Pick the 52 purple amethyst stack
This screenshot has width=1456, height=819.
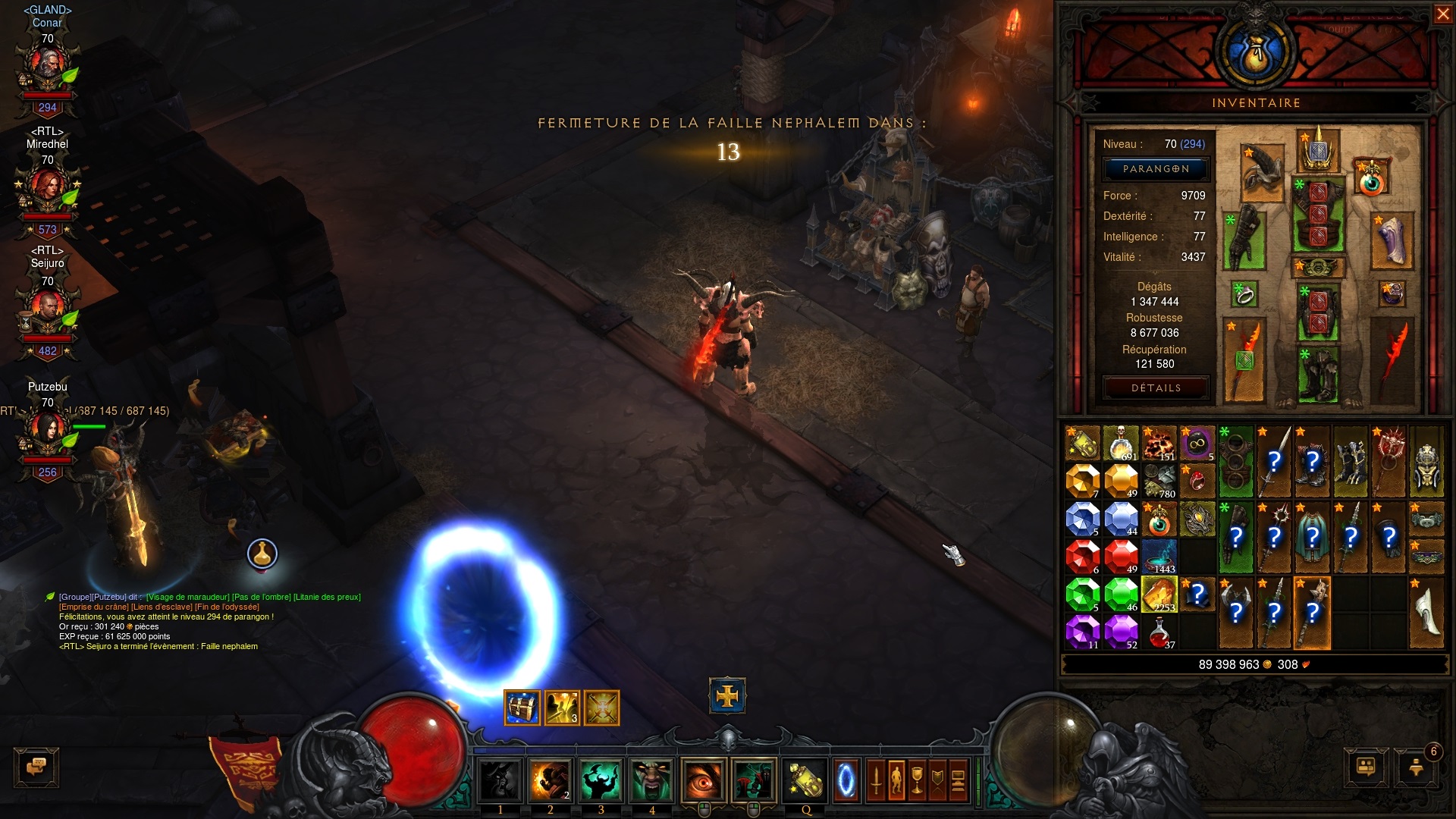[x=1121, y=632]
